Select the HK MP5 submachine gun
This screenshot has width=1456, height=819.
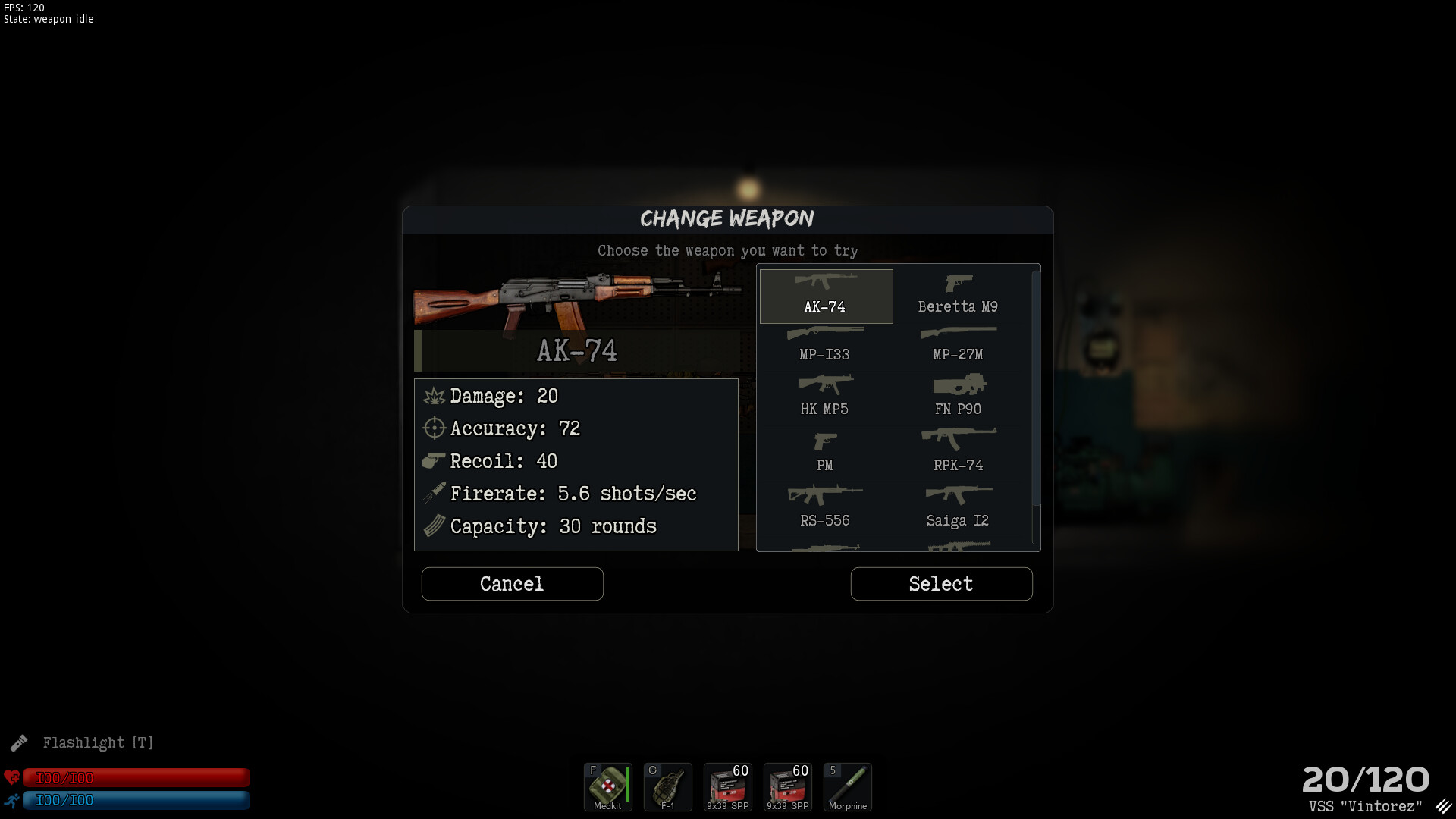[x=825, y=397]
